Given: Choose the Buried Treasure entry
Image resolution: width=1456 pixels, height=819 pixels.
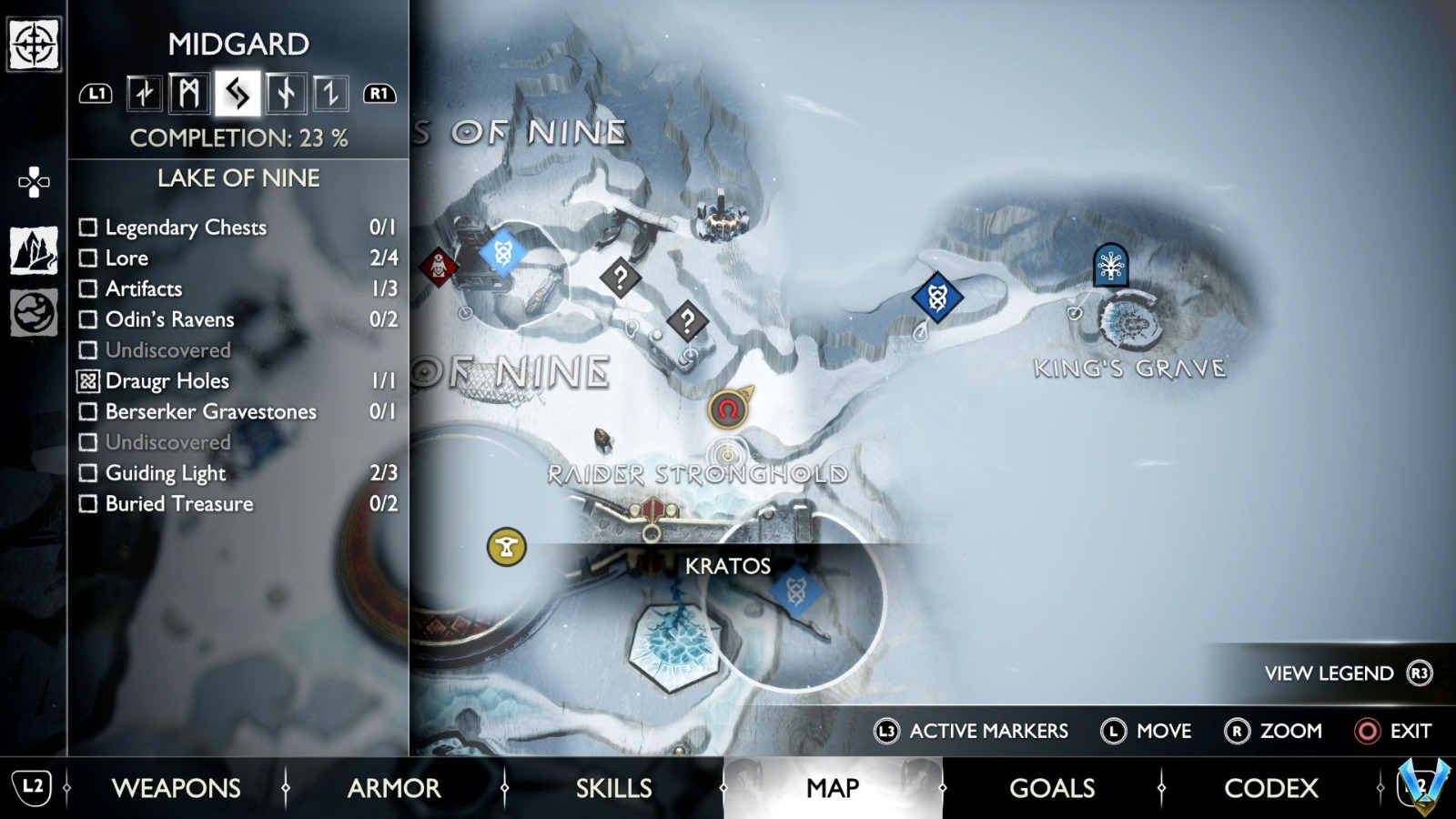Looking at the screenshot, I should click(179, 504).
